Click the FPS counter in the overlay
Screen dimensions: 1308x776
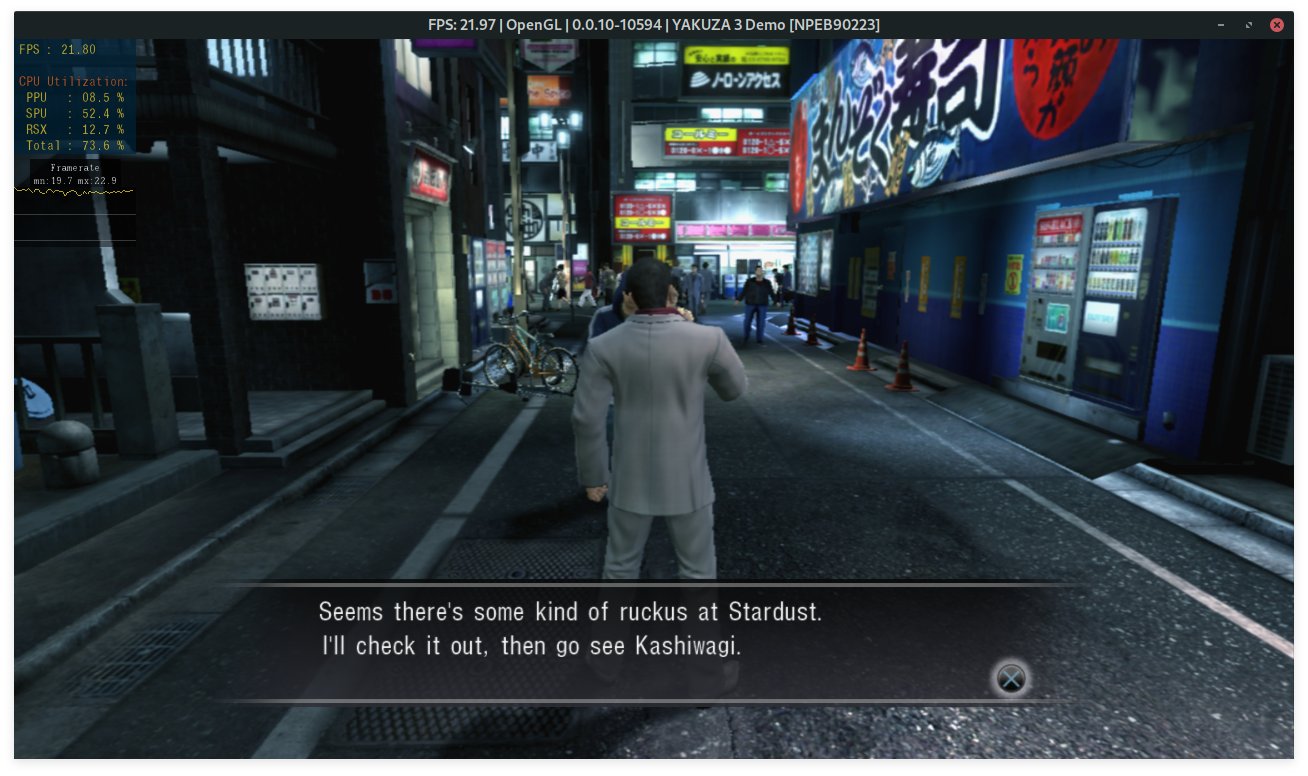[x=55, y=48]
